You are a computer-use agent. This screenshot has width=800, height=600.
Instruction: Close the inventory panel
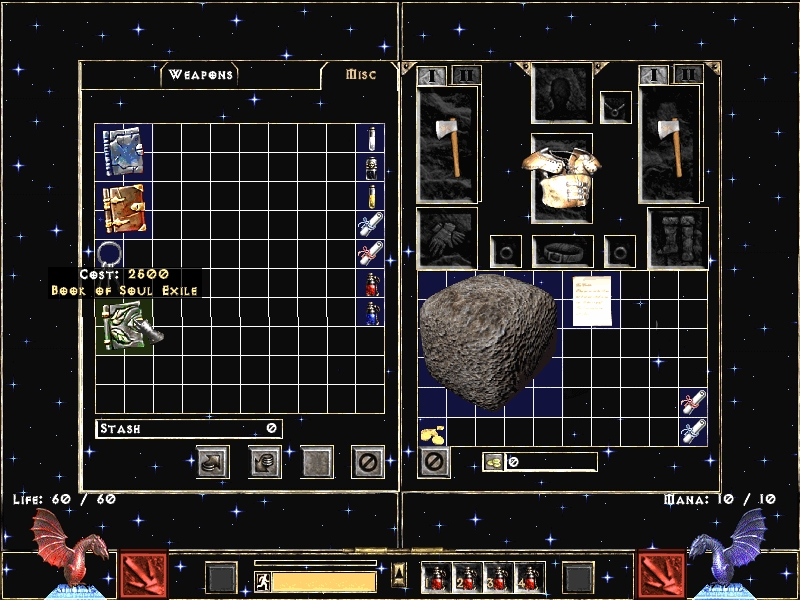(433, 461)
